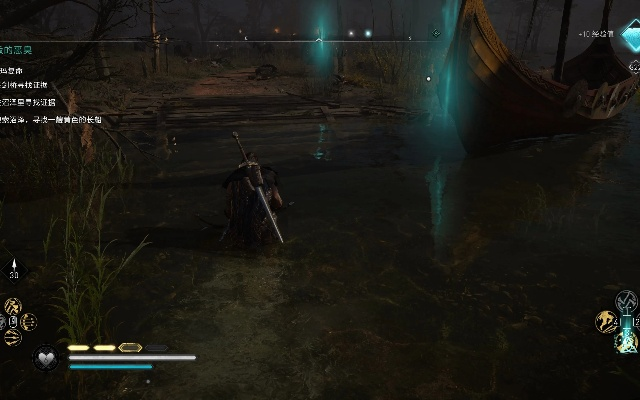640x400 pixels.
Task: Activate the gold leaping figure melee ability
Action: tap(606, 321)
